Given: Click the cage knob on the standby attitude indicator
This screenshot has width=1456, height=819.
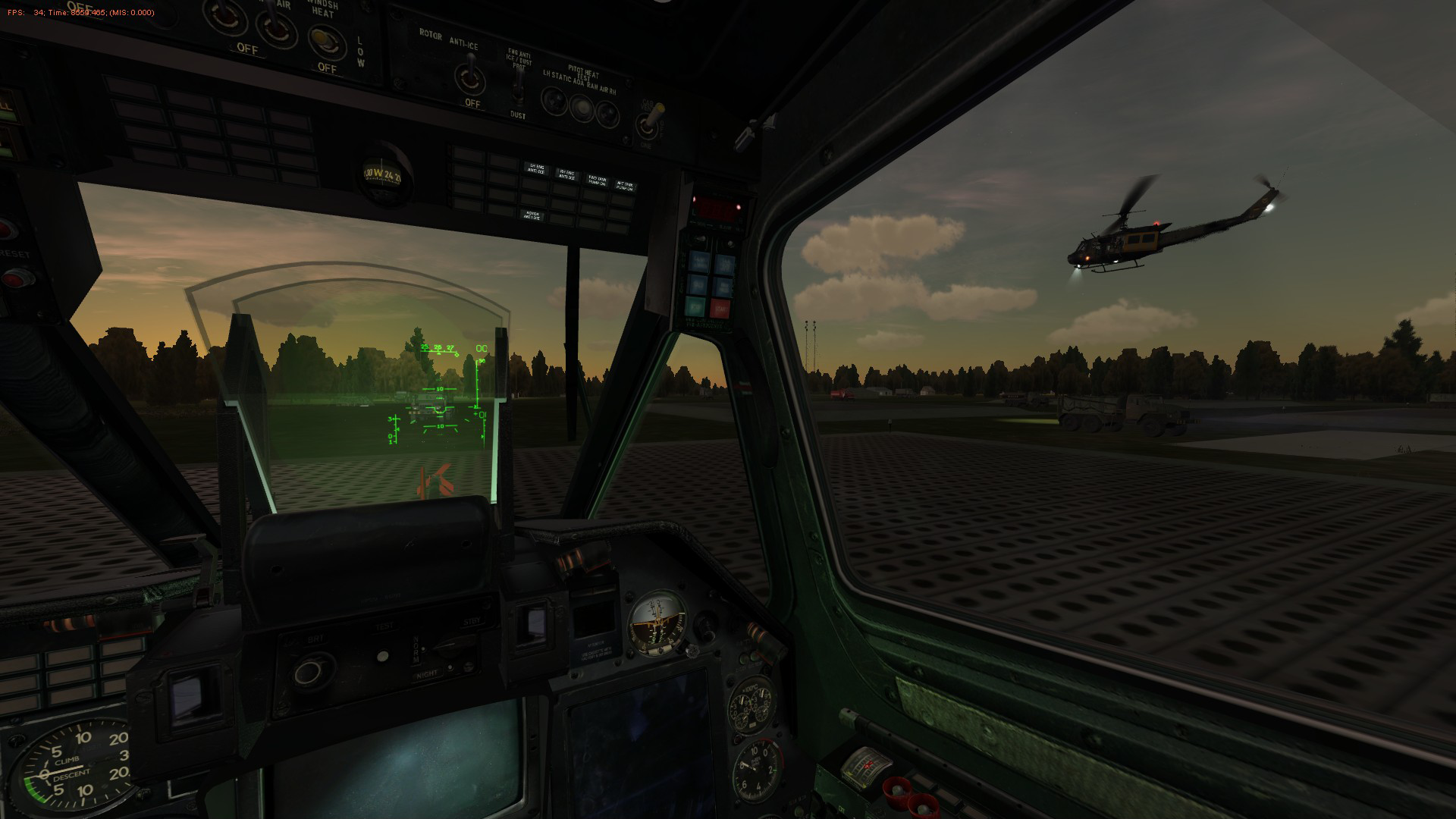Looking at the screenshot, I should click(692, 651).
